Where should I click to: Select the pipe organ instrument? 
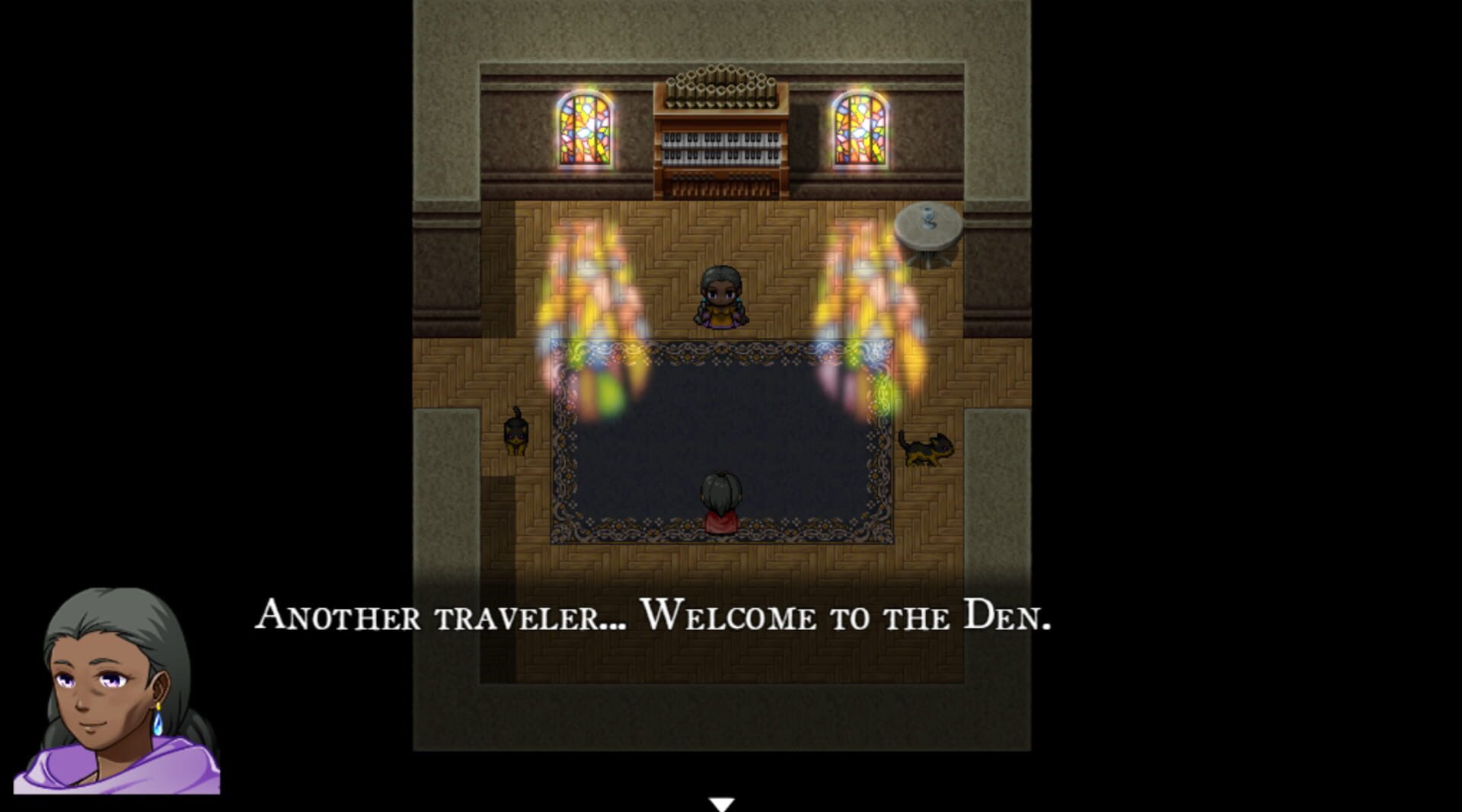pos(720,129)
